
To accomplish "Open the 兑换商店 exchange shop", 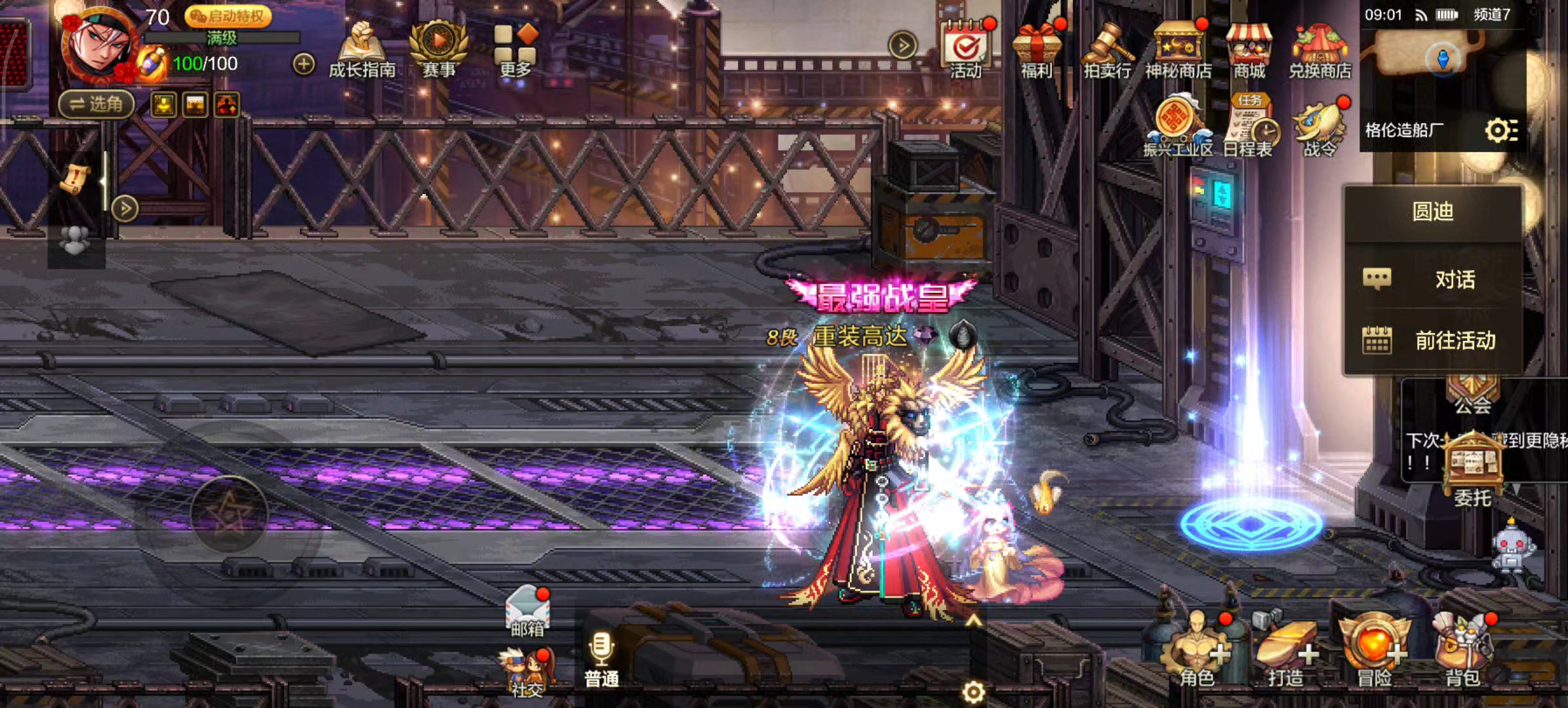I will pos(1319,50).
